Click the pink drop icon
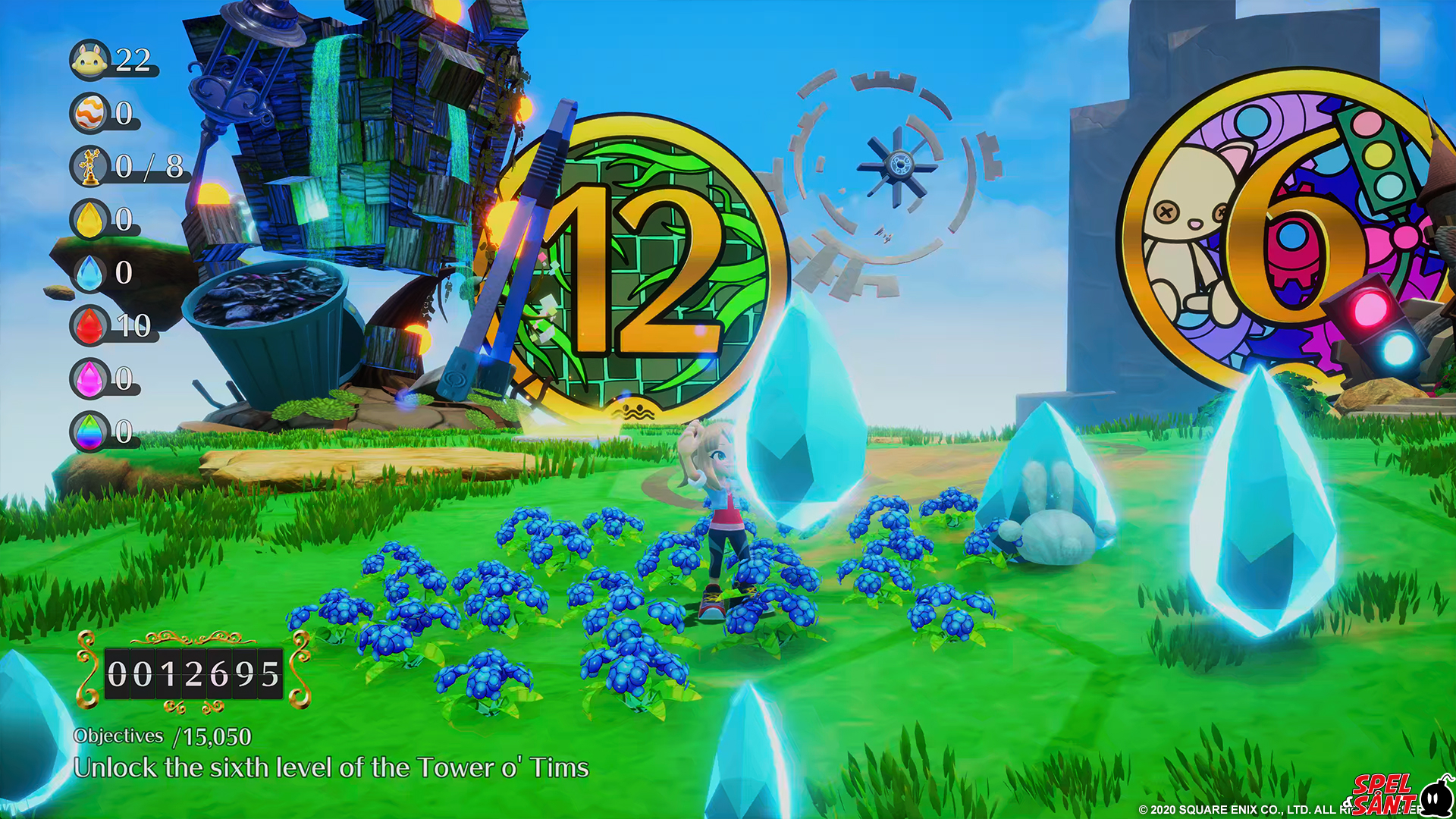The height and width of the screenshot is (819, 1456). [90, 378]
